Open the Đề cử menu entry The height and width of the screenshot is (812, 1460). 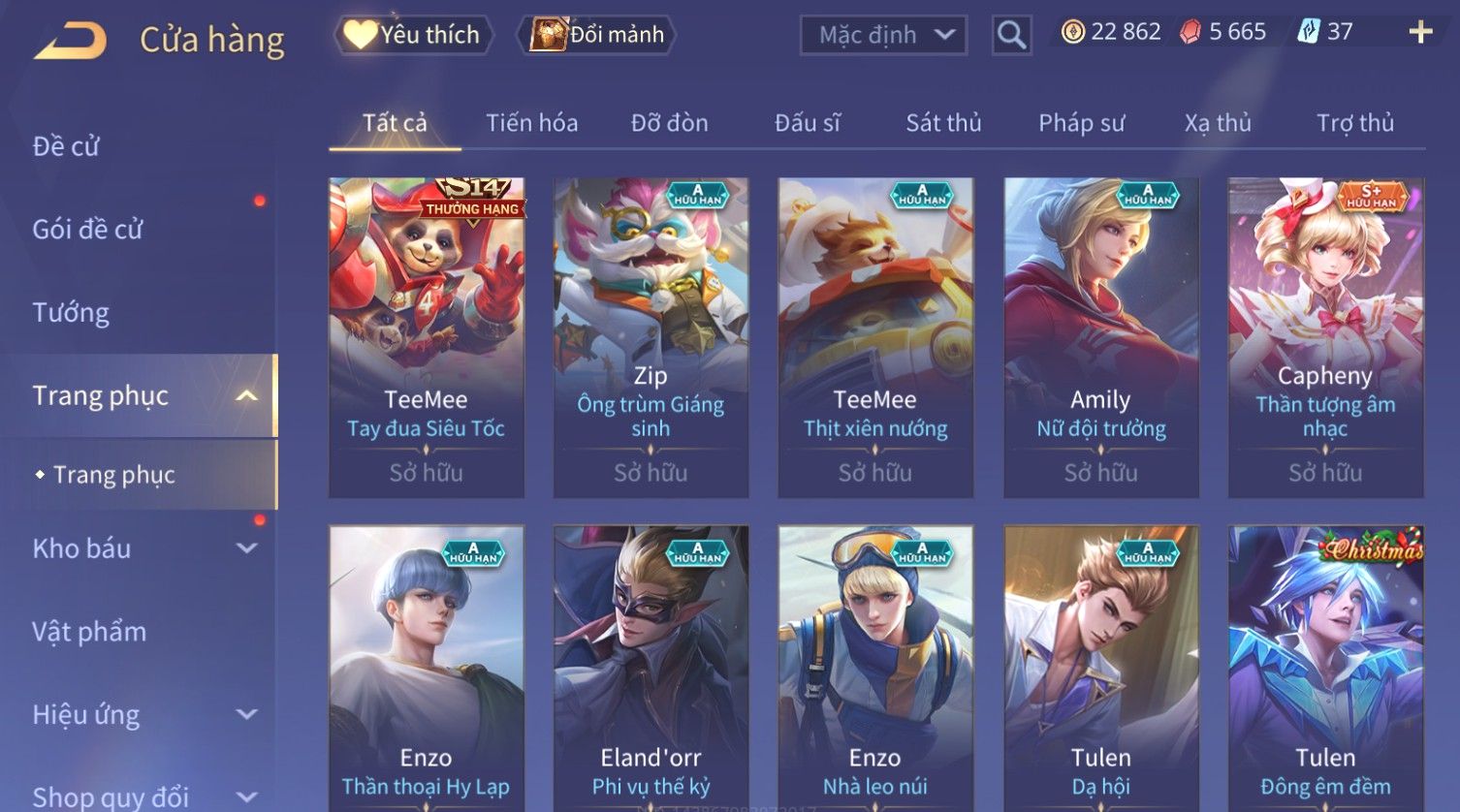(66, 146)
